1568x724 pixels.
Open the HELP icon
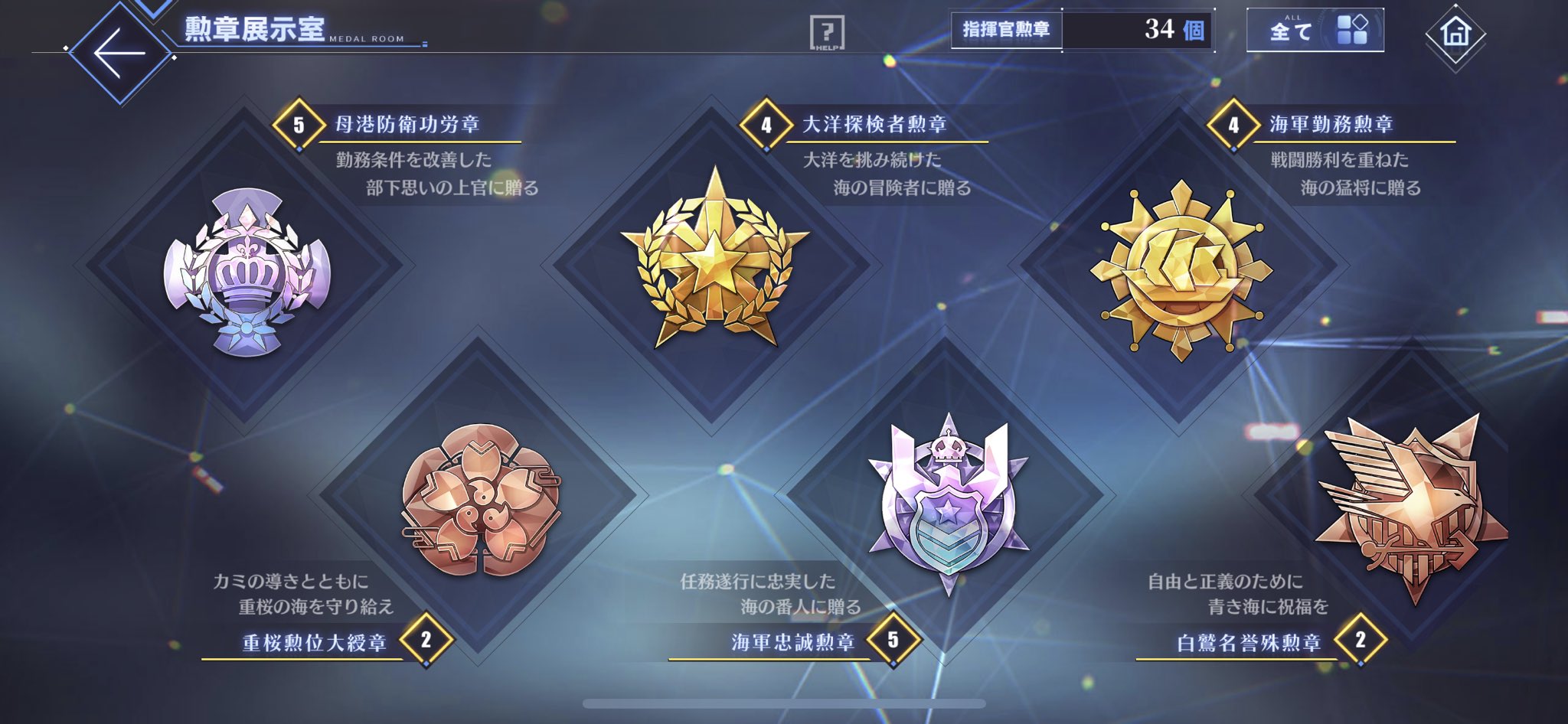tap(827, 32)
